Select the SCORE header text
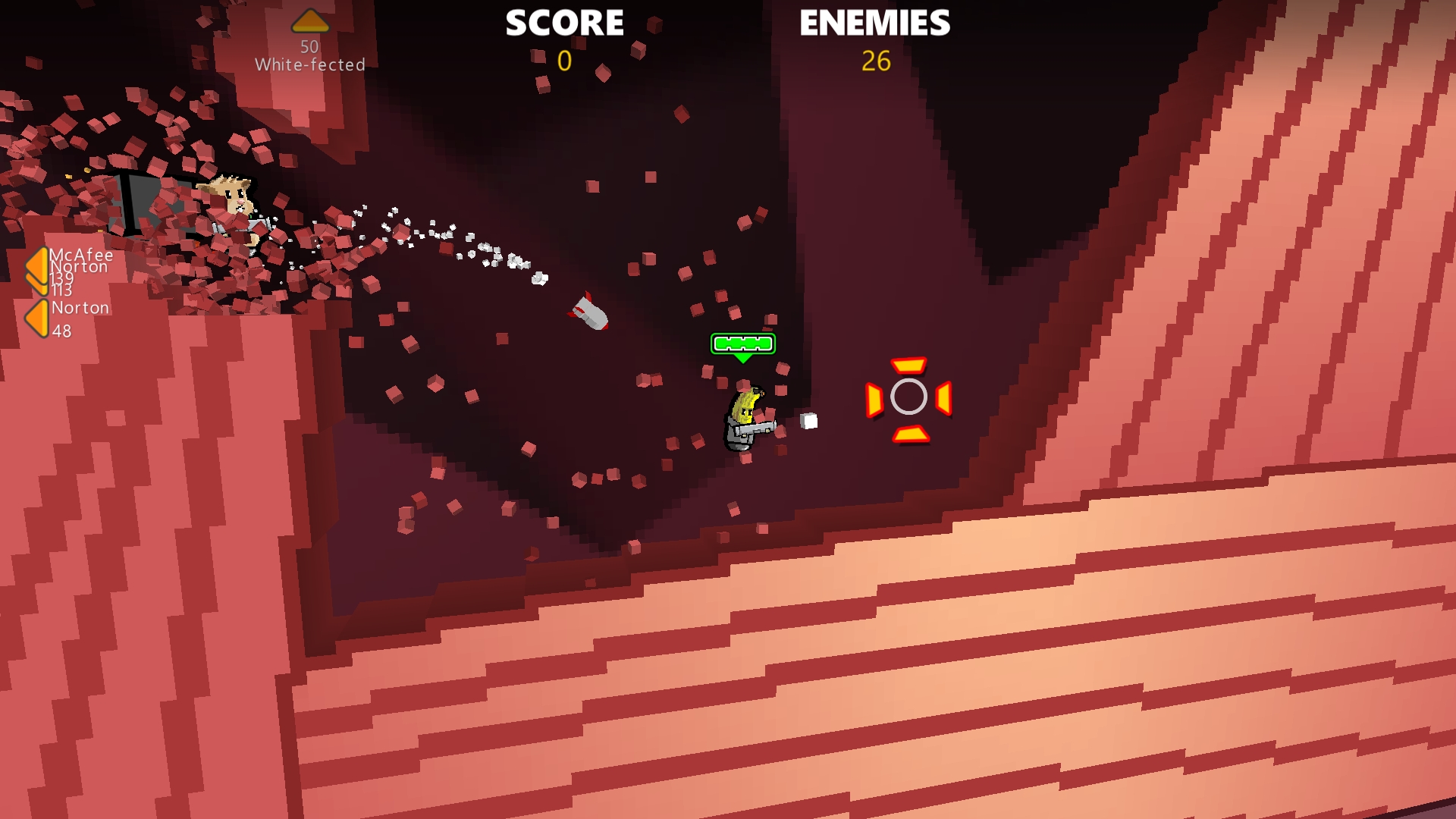This screenshot has width=1456, height=819. tap(565, 23)
